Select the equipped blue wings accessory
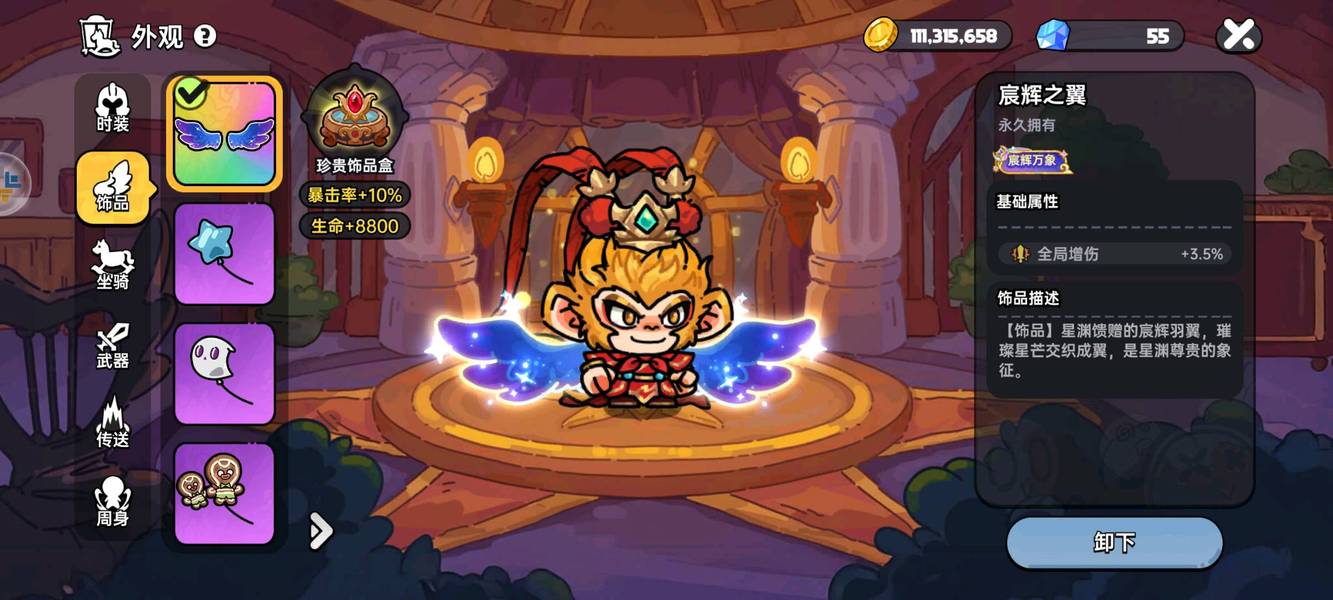Screen dimensions: 1333x600 click(224, 134)
